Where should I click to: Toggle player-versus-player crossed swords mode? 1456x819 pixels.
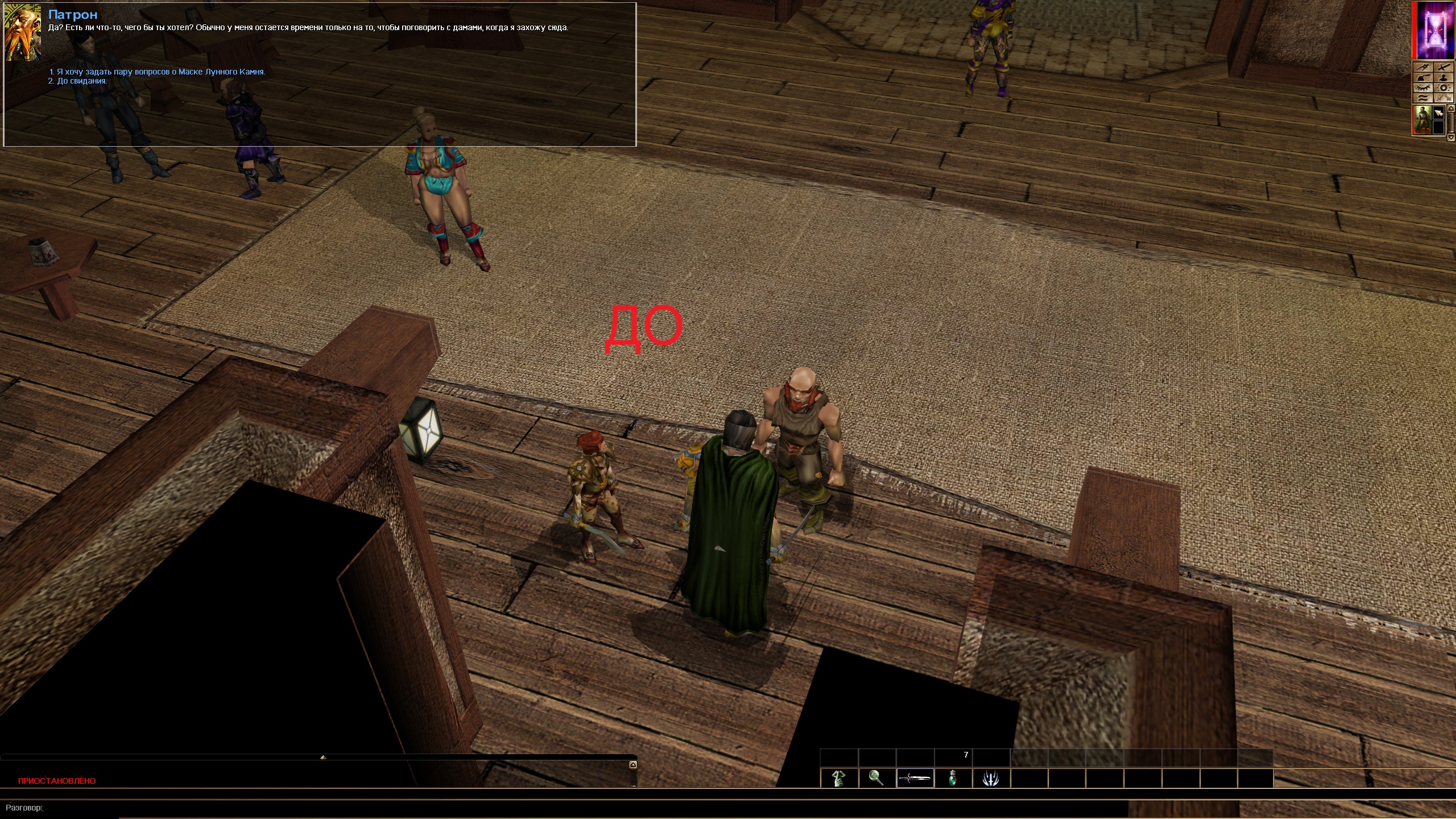point(1442,67)
